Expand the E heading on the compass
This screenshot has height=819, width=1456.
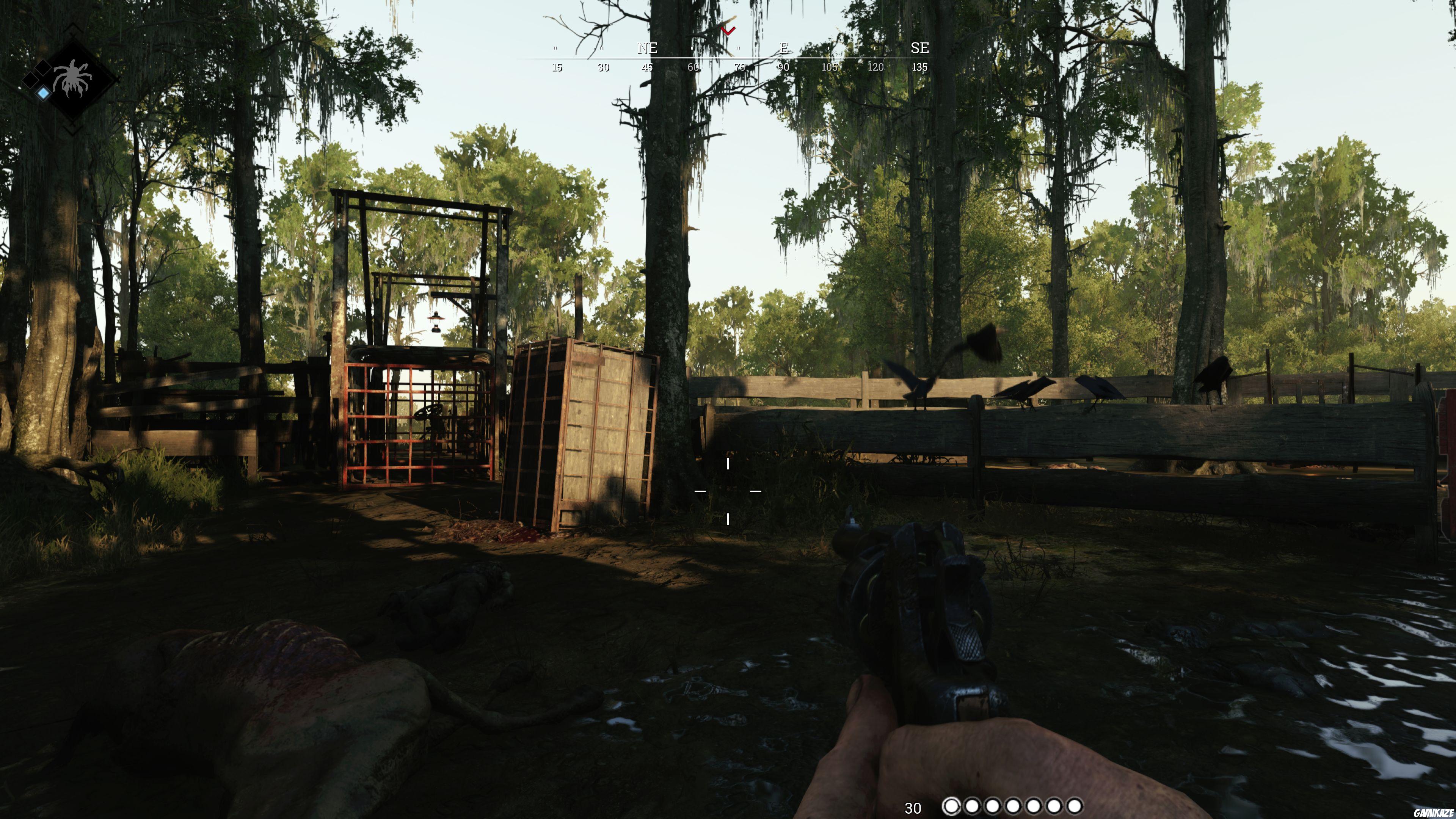783,49
